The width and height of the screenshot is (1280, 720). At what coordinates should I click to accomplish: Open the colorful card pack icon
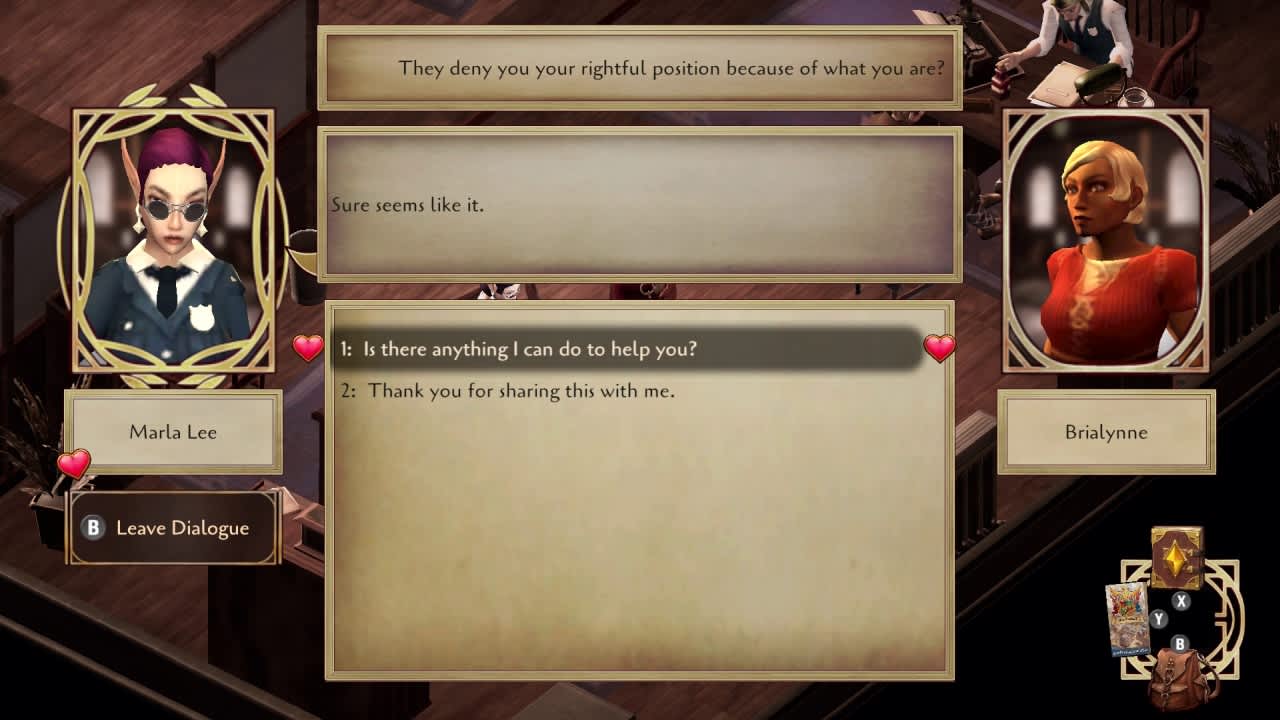1128,618
